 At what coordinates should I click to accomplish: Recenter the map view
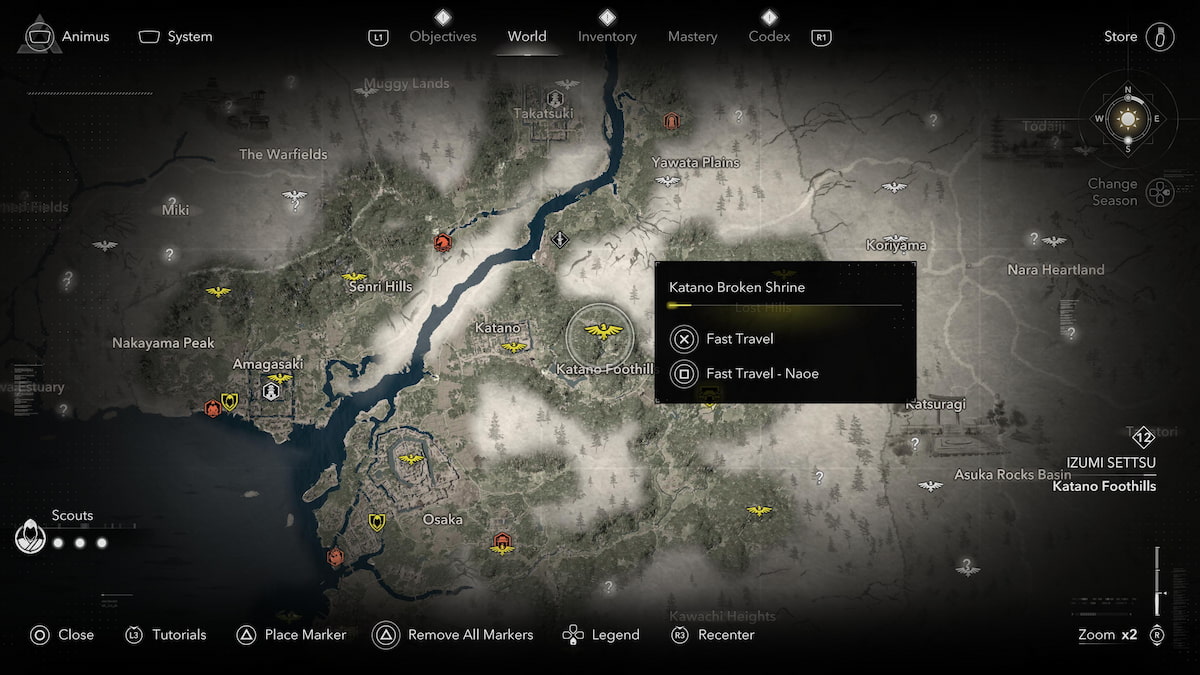click(713, 635)
